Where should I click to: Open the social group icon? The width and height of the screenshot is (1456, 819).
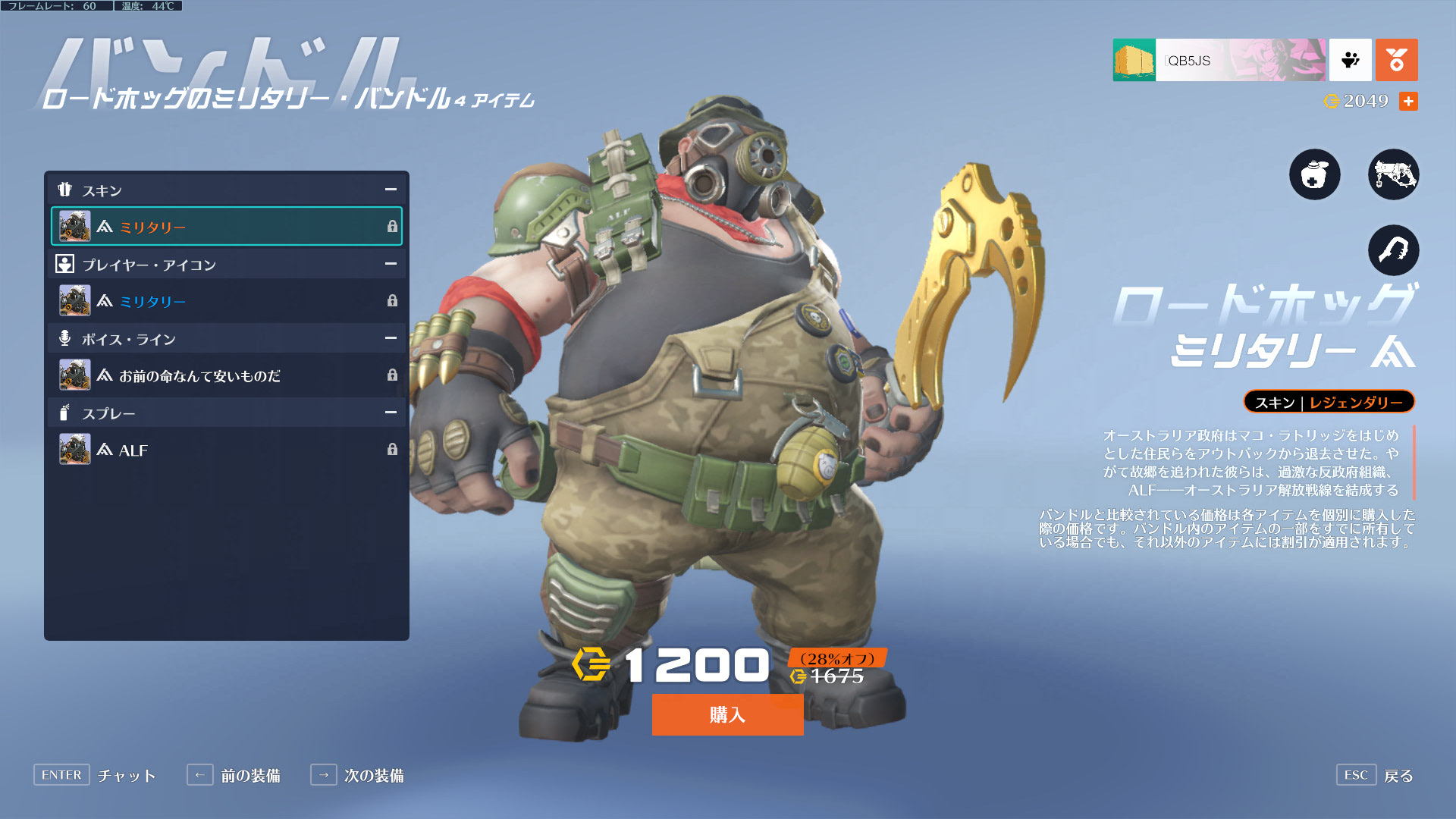(1350, 60)
